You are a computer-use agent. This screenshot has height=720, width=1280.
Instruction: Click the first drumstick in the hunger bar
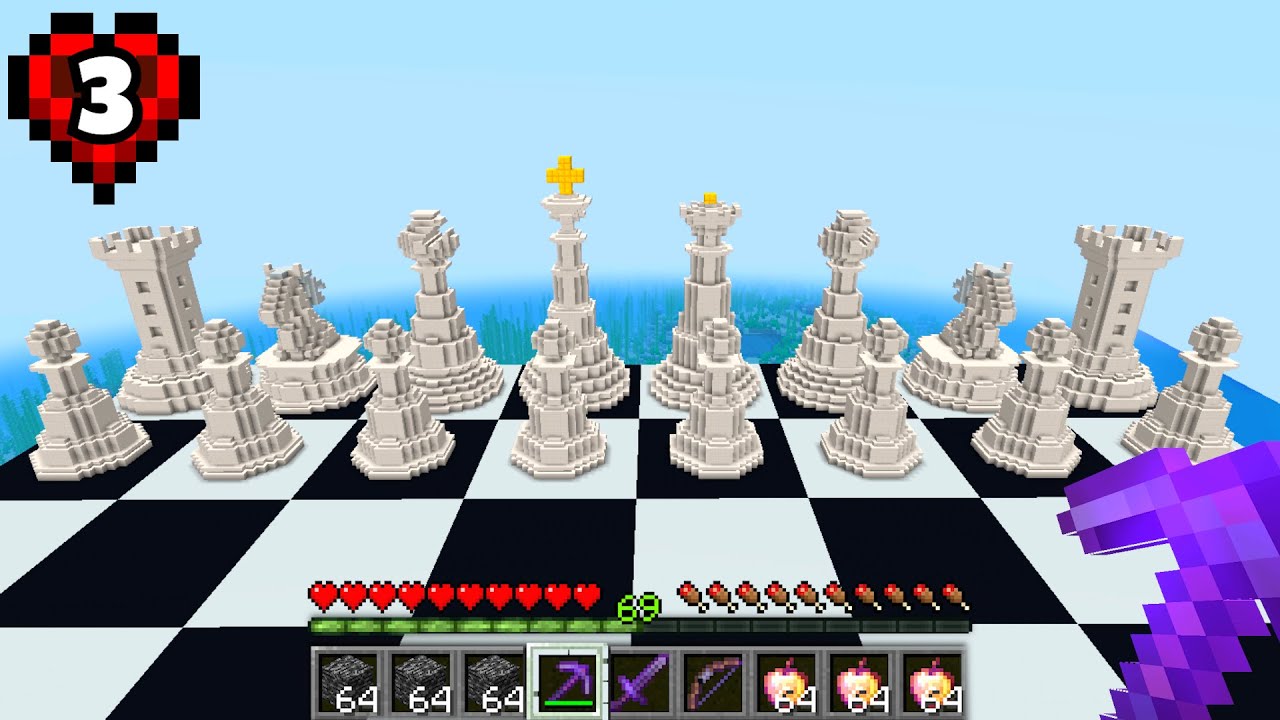click(x=686, y=592)
